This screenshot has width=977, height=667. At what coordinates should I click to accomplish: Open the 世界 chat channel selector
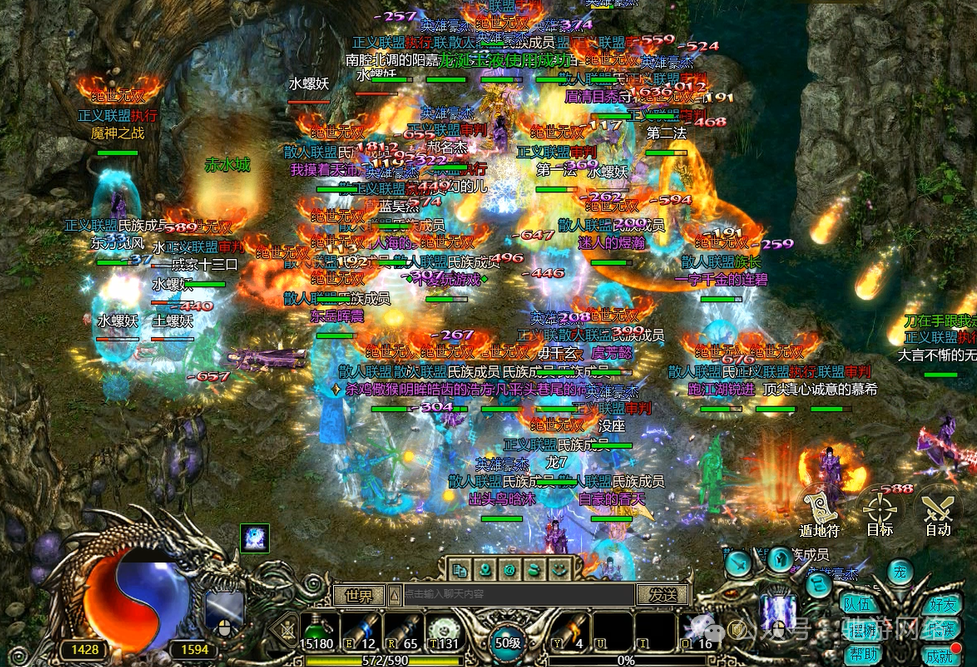coord(358,595)
